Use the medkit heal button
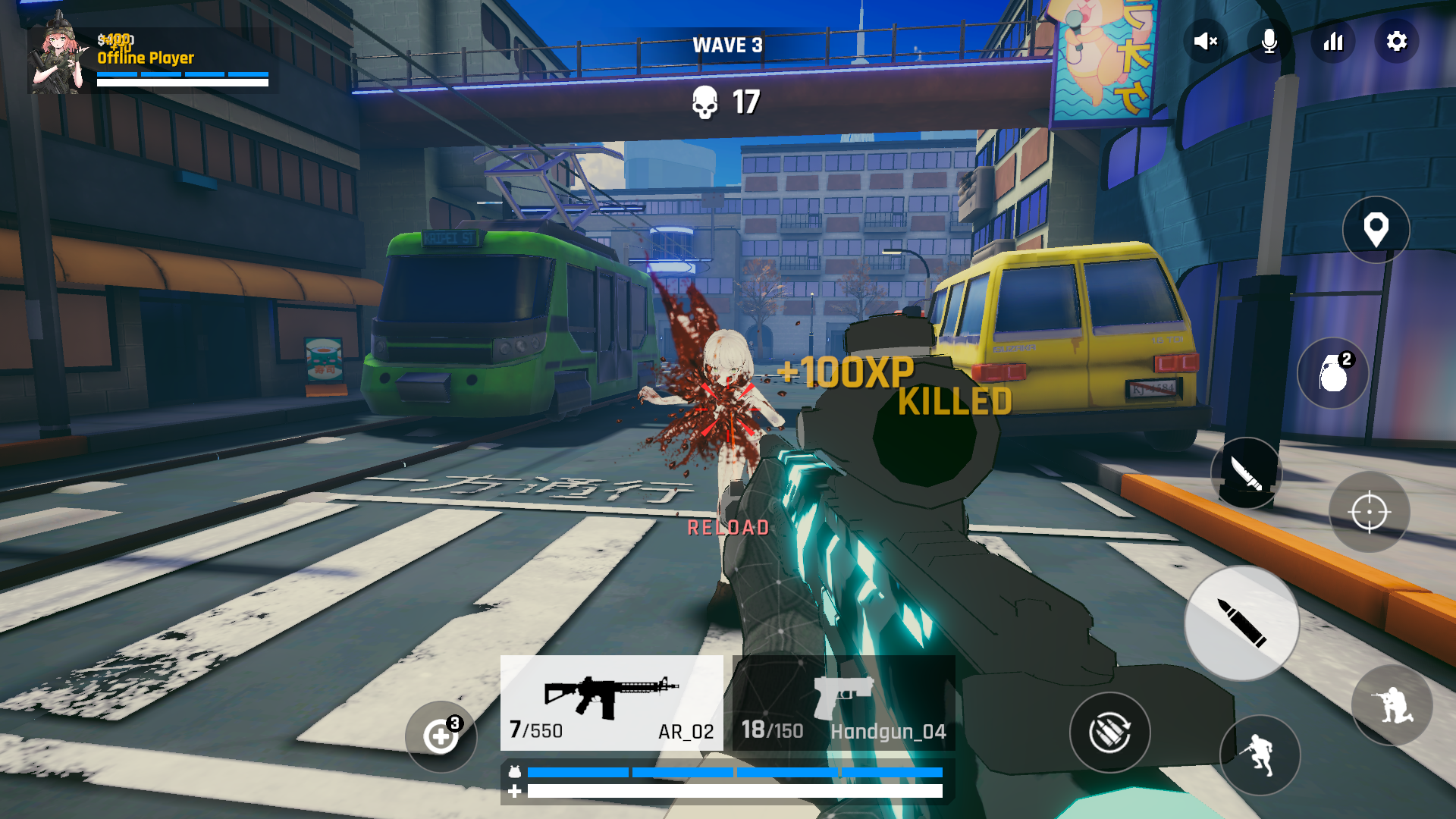1456x819 pixels. coord(441,736)
